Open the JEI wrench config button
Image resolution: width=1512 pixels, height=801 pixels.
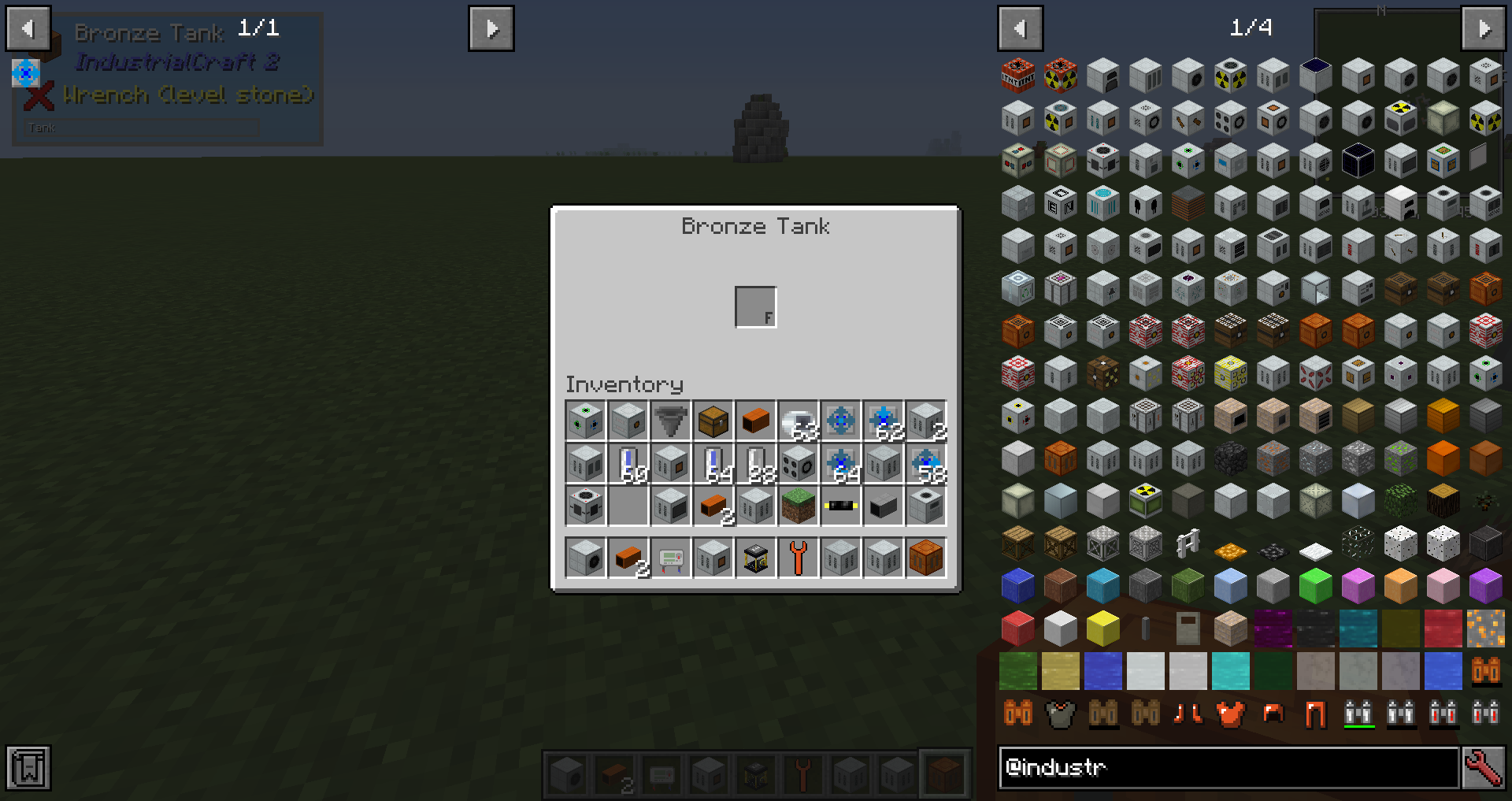point(1484,767)
